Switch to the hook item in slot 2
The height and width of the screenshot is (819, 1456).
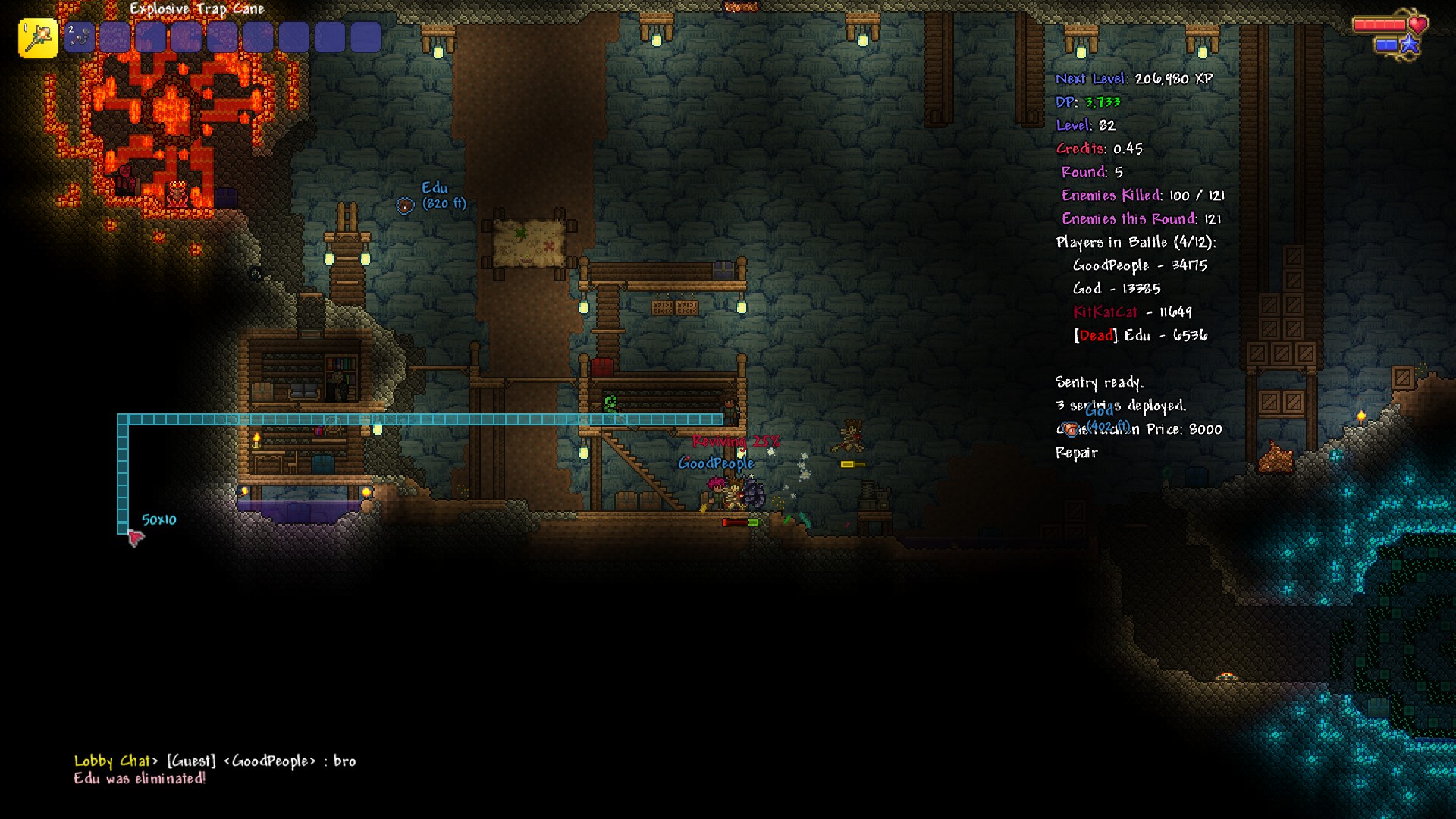click(x=79, y=37)
